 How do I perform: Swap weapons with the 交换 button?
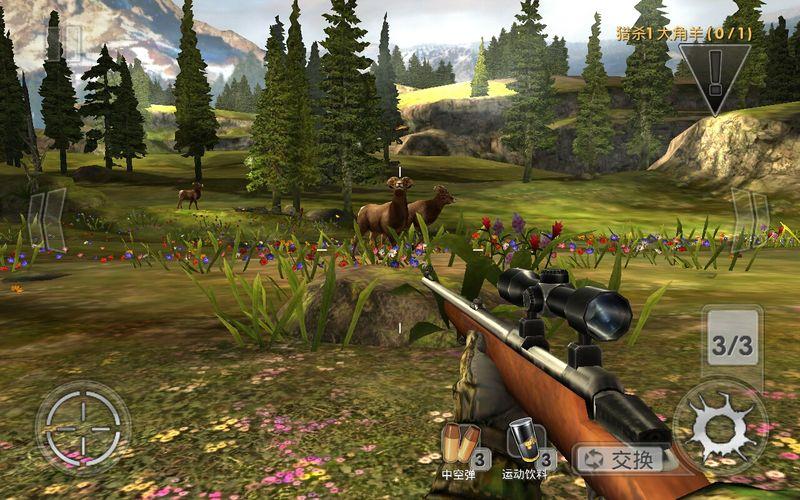pyautogui.click(x=624, y=459)
